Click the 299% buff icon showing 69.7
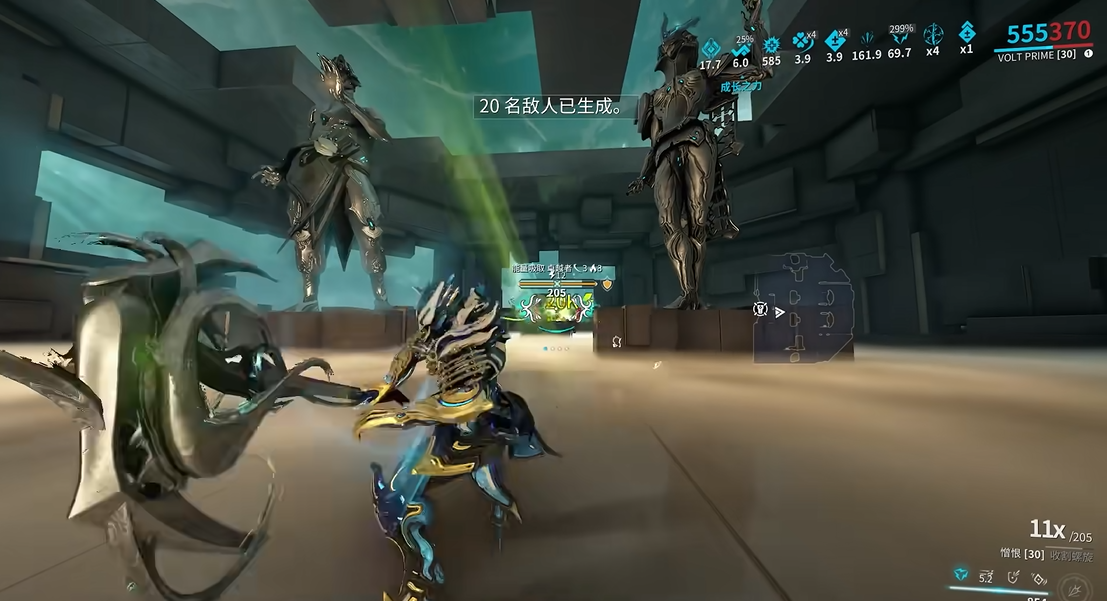1107x601 pixels. click(900, 40)
